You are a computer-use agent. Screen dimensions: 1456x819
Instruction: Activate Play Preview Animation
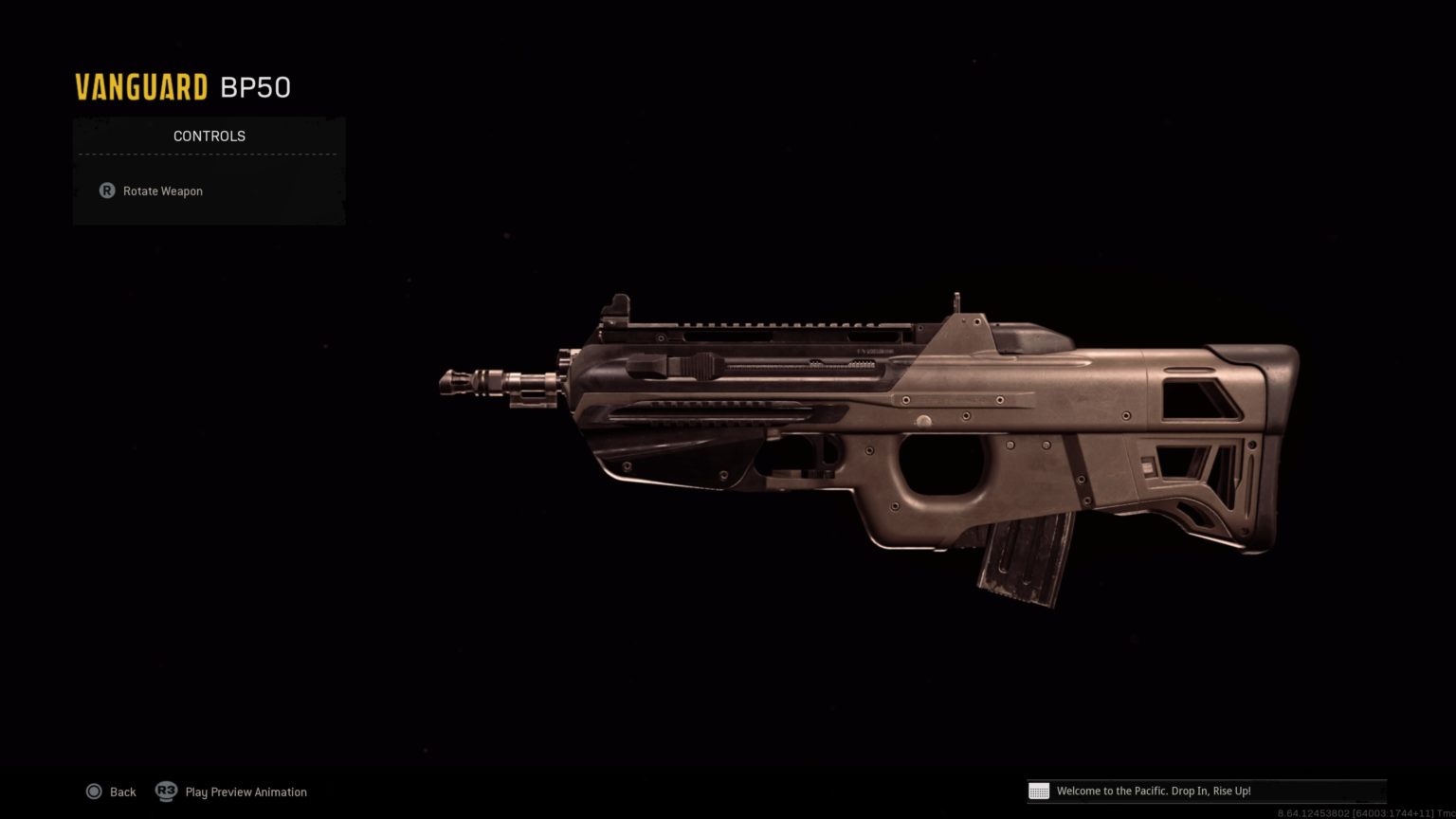246,792
